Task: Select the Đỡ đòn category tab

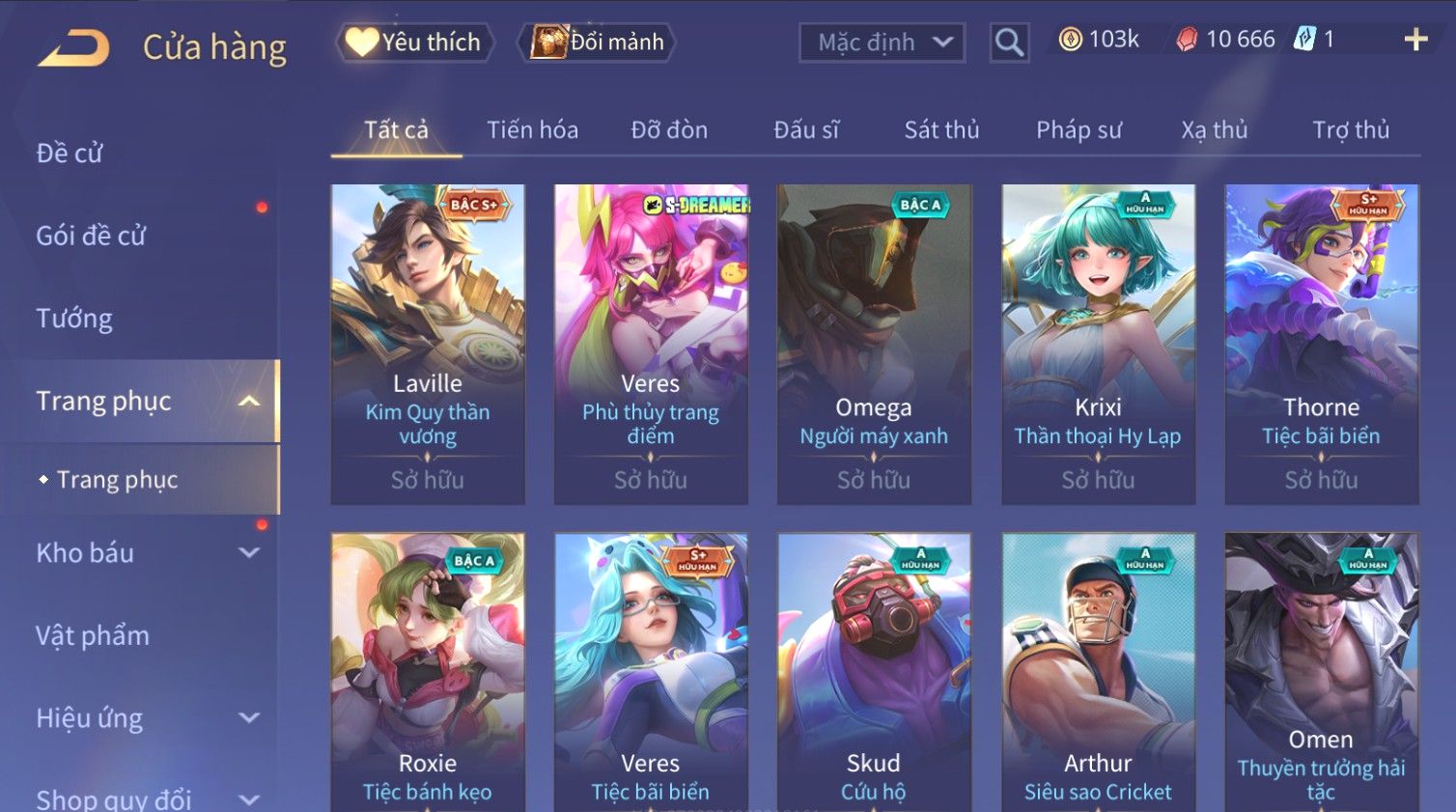Action: pos(669,130)
